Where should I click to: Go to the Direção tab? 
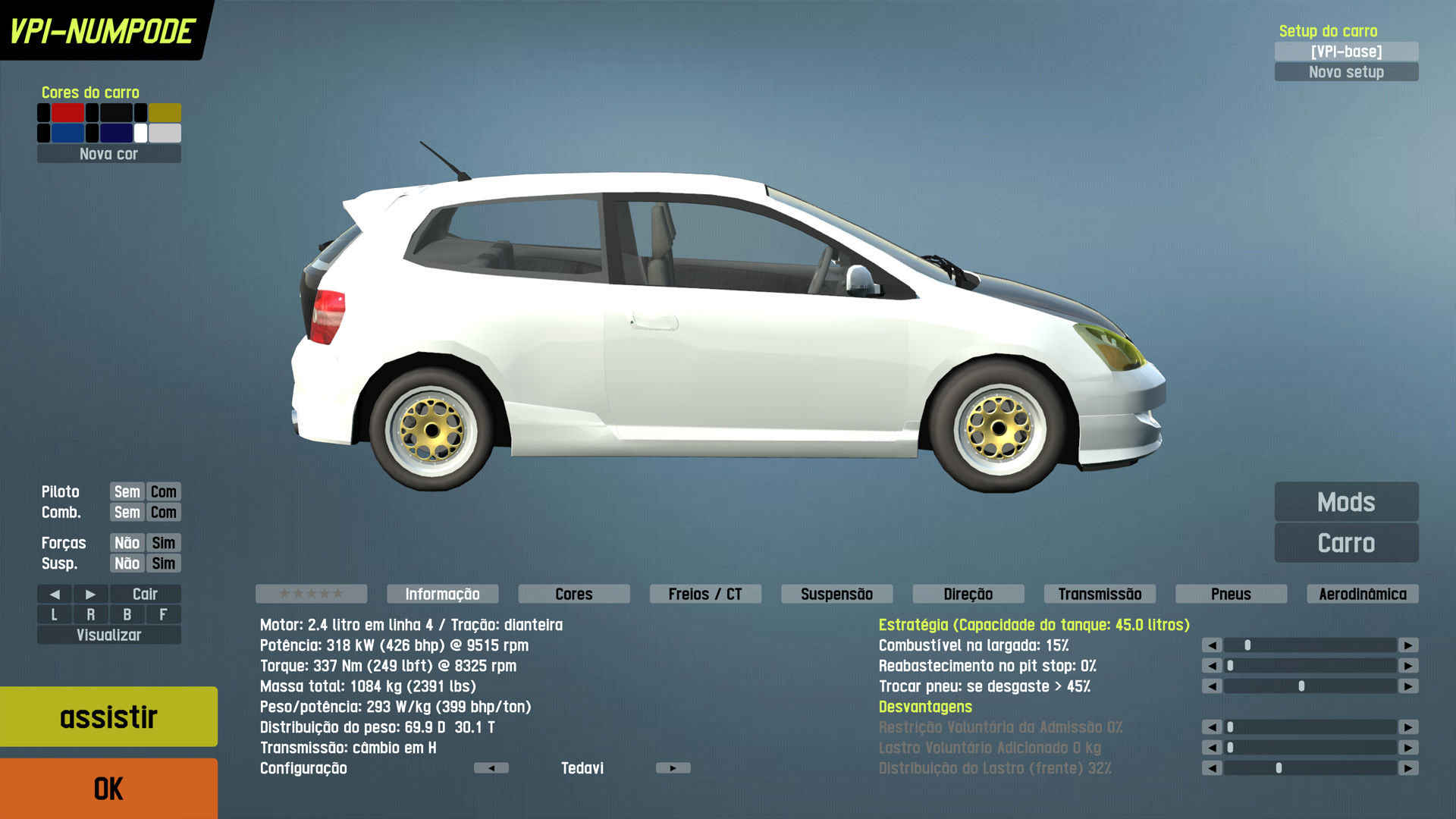[x=968, y=594]
